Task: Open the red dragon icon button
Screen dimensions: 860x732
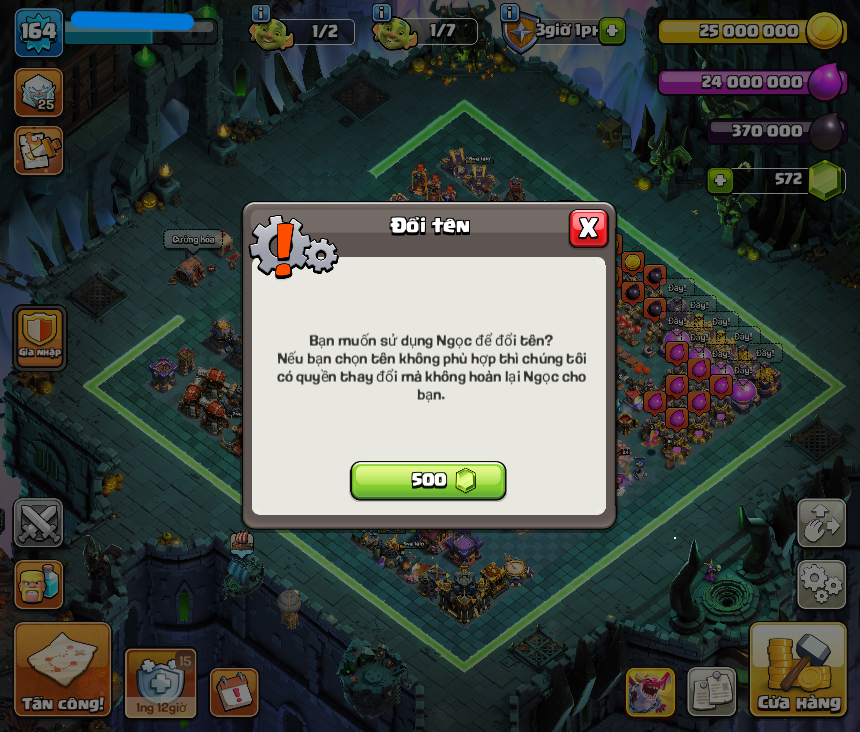Action: 650,692
